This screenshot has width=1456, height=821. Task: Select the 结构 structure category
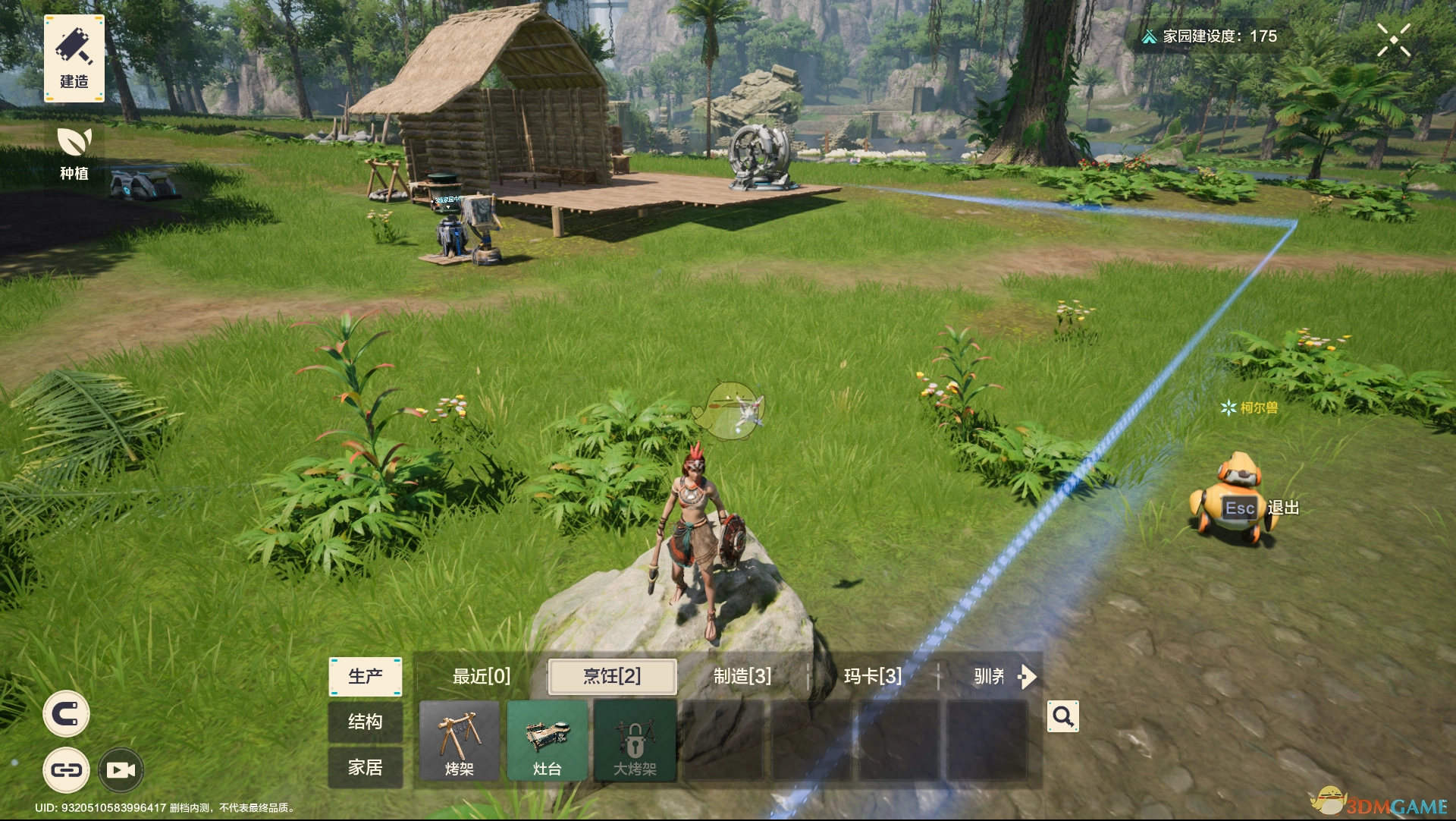pos(365,722)
